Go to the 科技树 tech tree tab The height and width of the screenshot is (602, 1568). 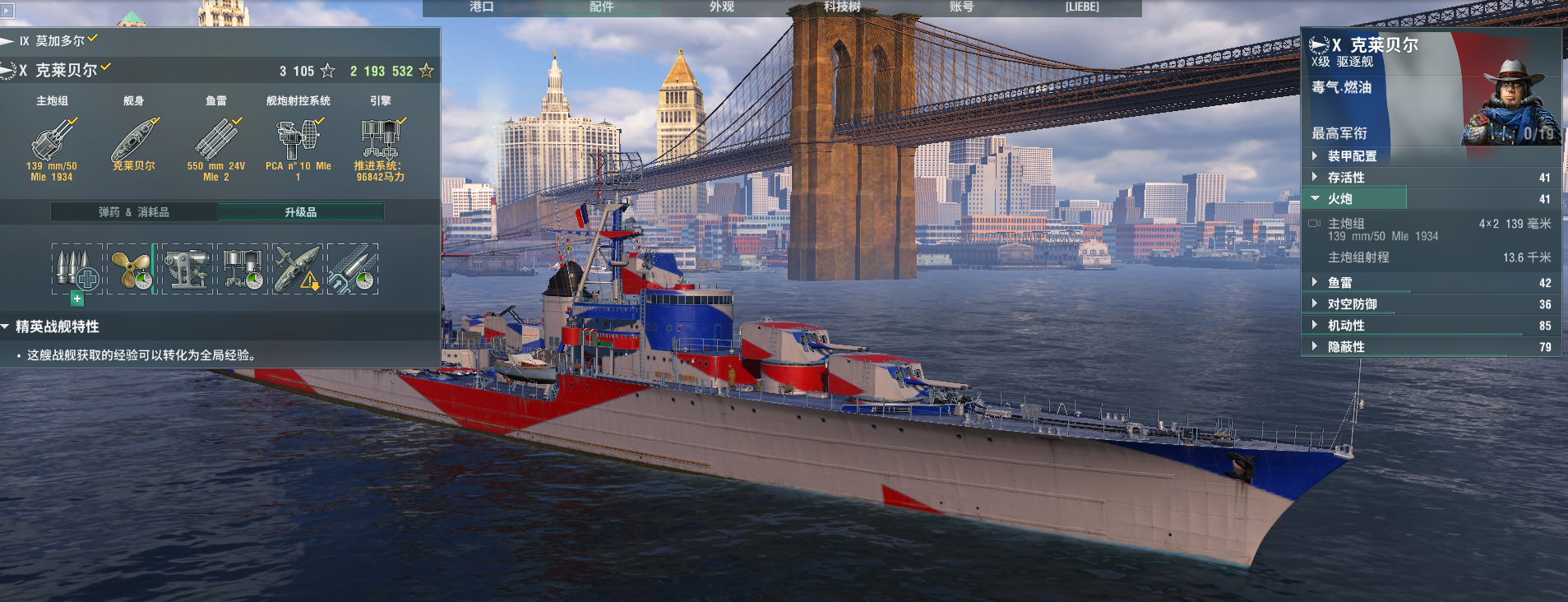(x=842, y=7)
